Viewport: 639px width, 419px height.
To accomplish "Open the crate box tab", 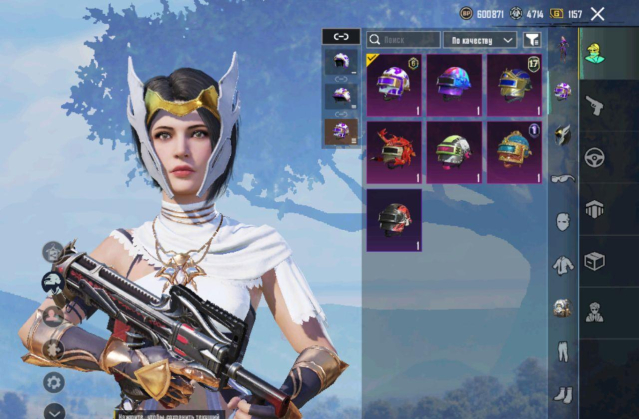I will point(592,262).
